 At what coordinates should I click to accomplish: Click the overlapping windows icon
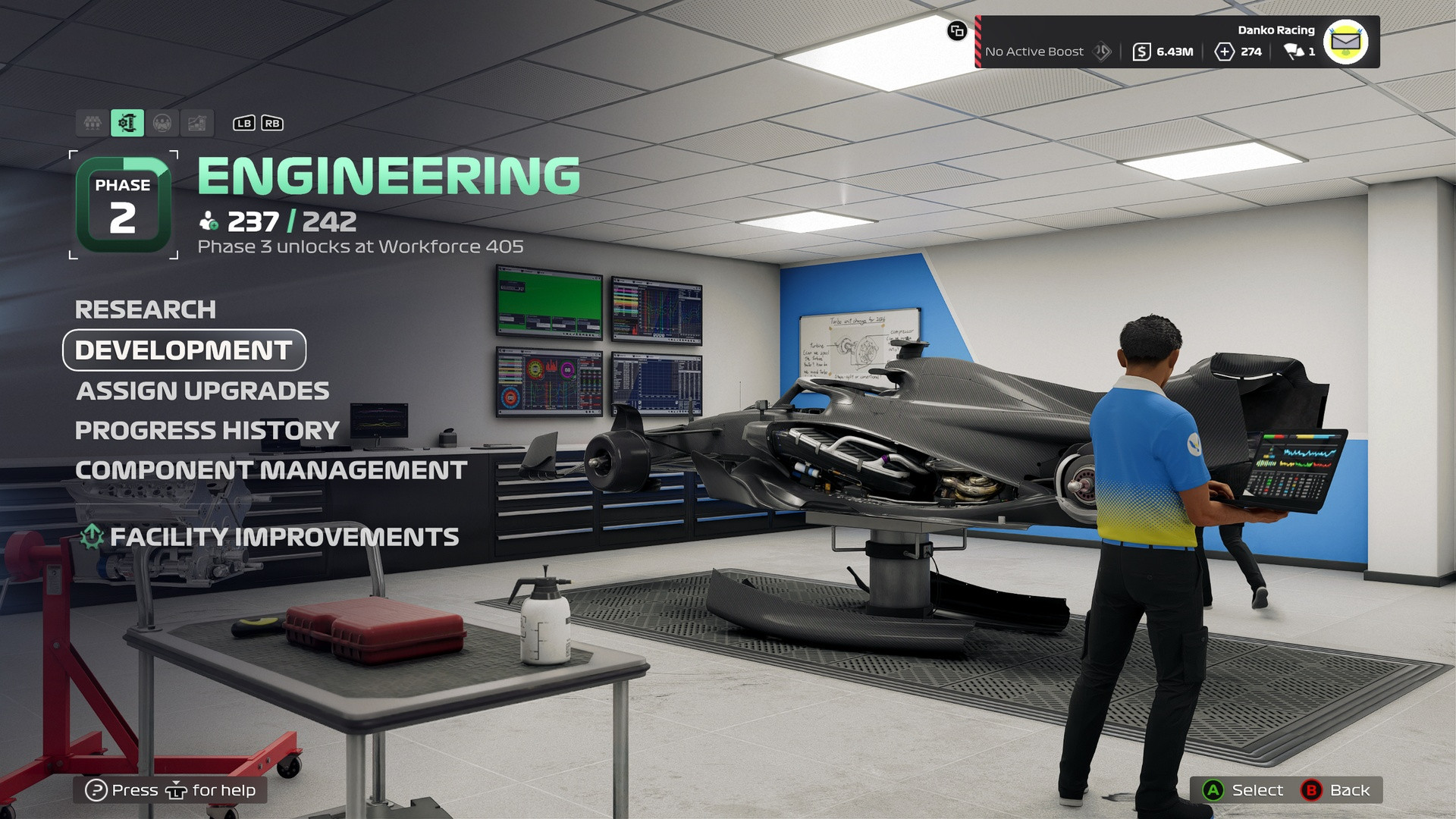pyautogui.click(x=957, y=31)
